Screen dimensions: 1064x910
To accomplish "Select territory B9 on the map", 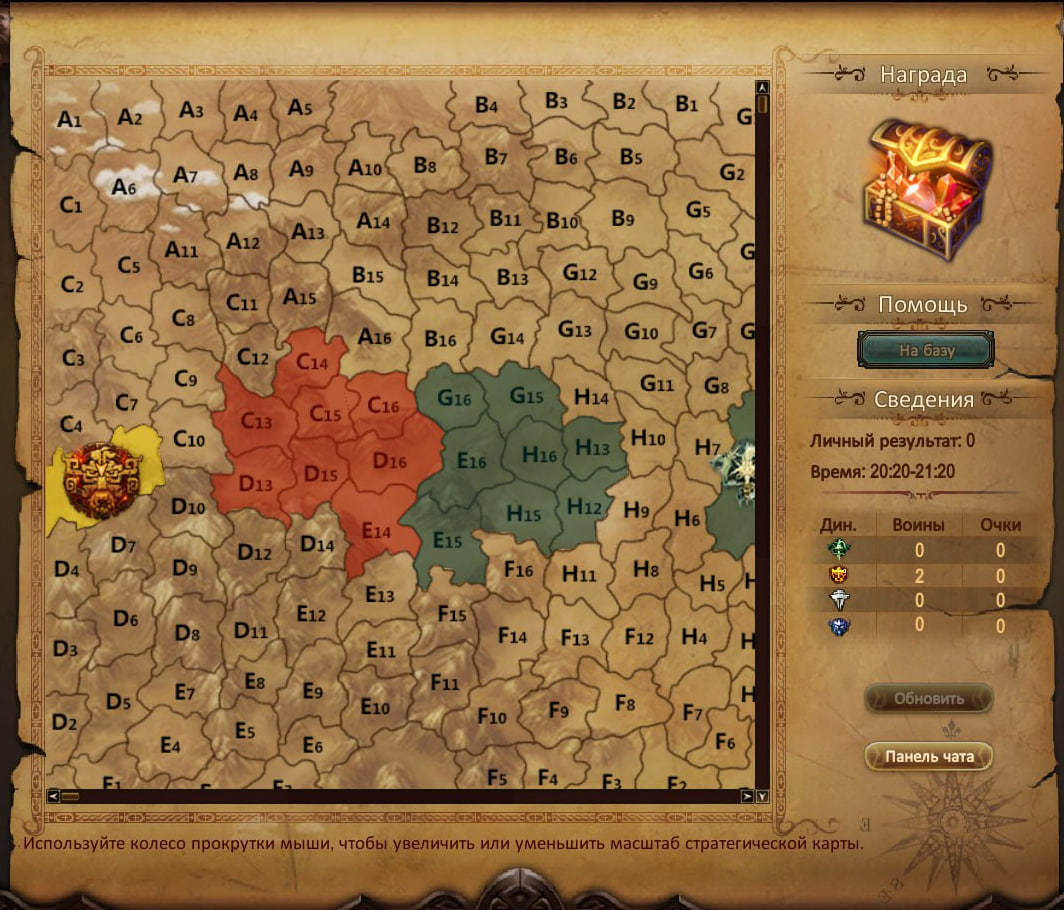I will 623,218.
